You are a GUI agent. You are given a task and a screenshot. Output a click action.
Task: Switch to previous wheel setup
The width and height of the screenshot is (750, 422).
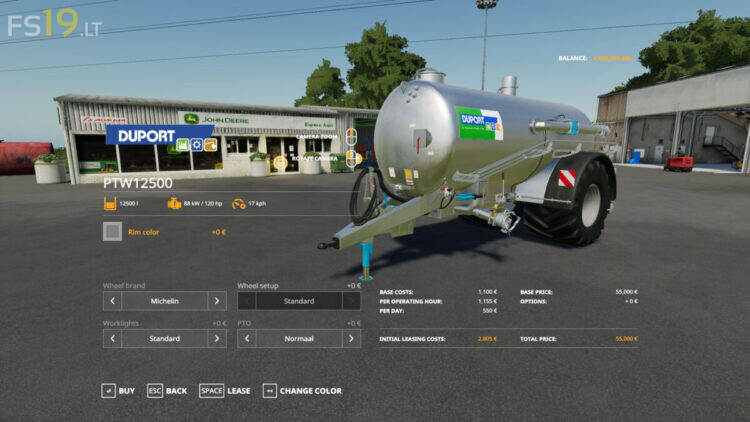tap(246, 300)
